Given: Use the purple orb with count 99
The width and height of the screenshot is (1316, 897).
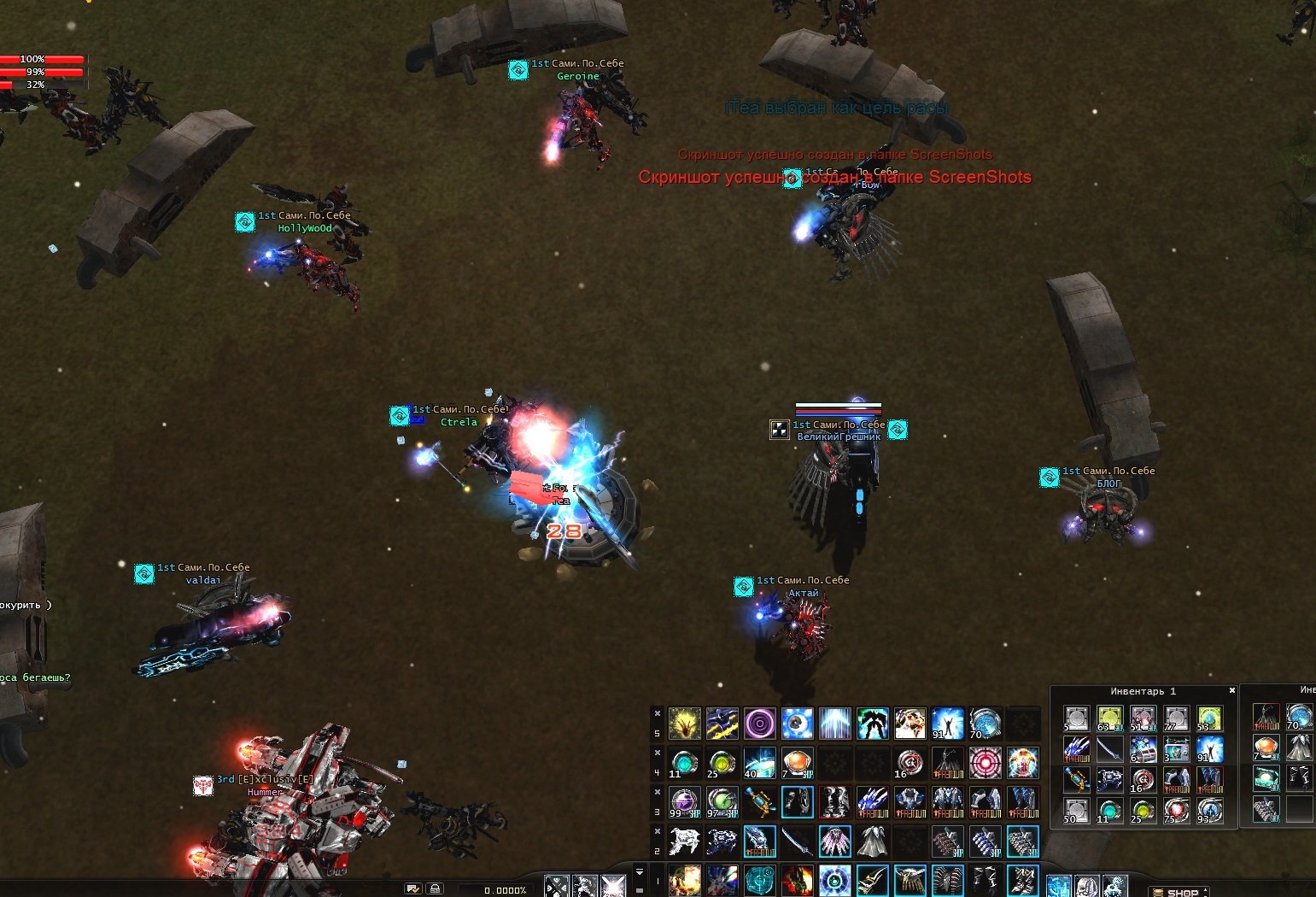Looking at the screenshot, I should (684, 802).
